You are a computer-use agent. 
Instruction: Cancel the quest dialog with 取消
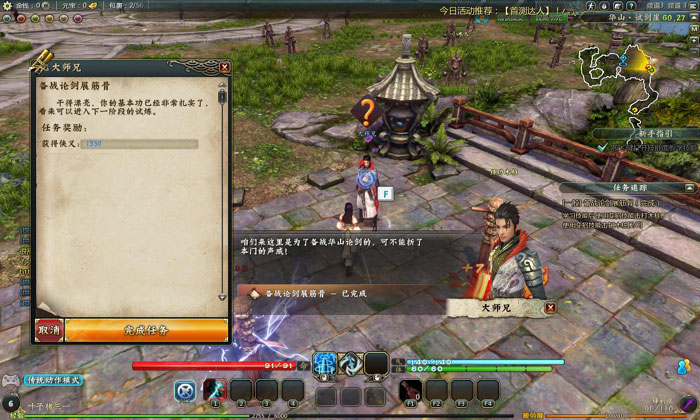coord(49,330)
